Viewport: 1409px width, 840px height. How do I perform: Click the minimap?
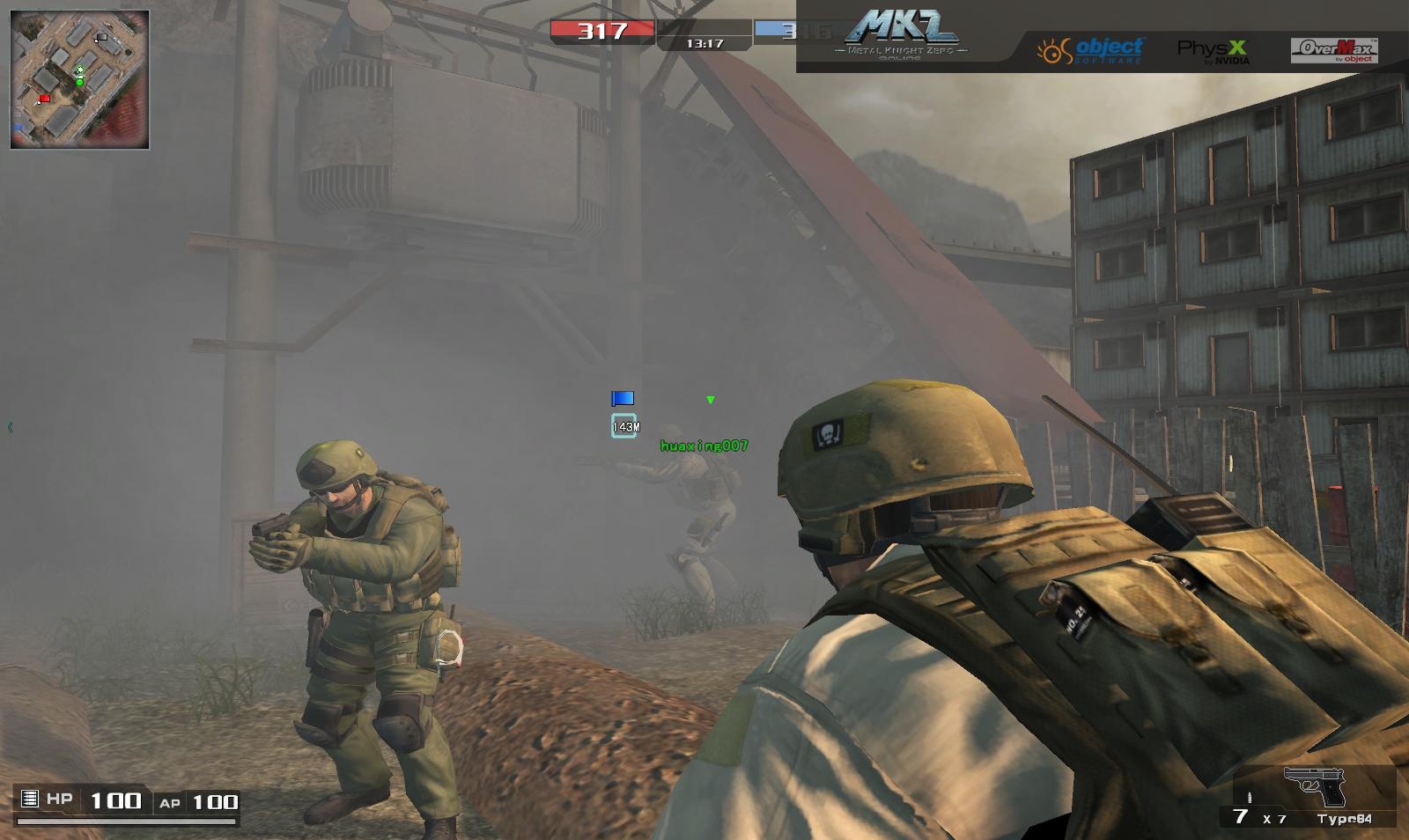[79, 80]
